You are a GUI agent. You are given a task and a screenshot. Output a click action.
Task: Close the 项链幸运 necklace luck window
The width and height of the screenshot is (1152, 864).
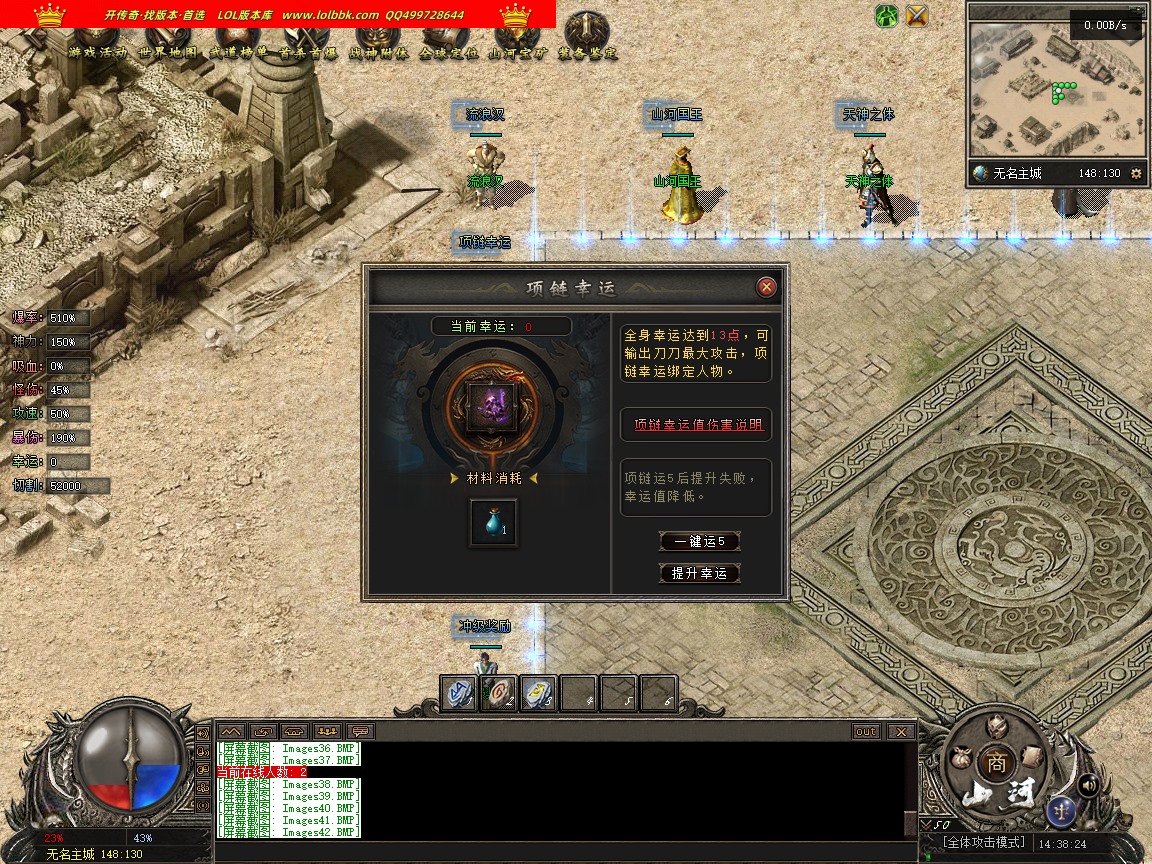[767, 288]
